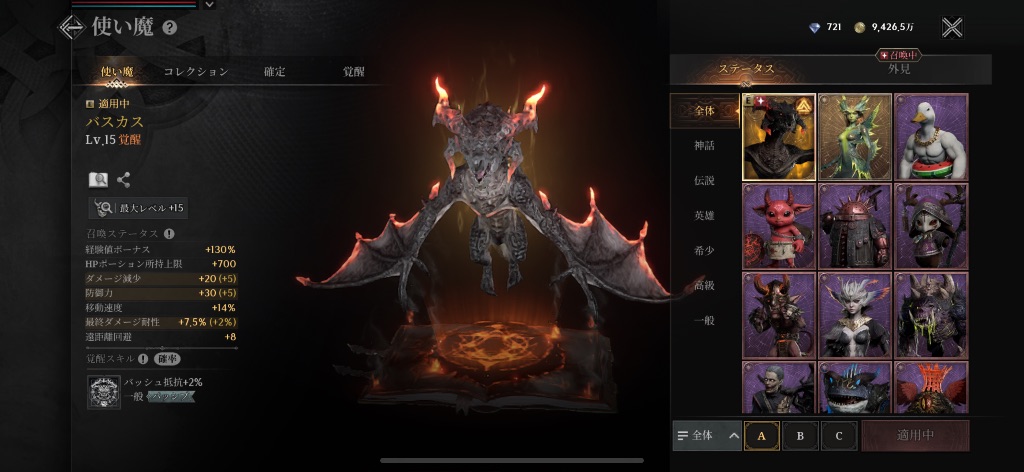The height and width of the screenshot is (472, 1024).
Task: Pick the red imp familiar card
Action: pos(778,226)
